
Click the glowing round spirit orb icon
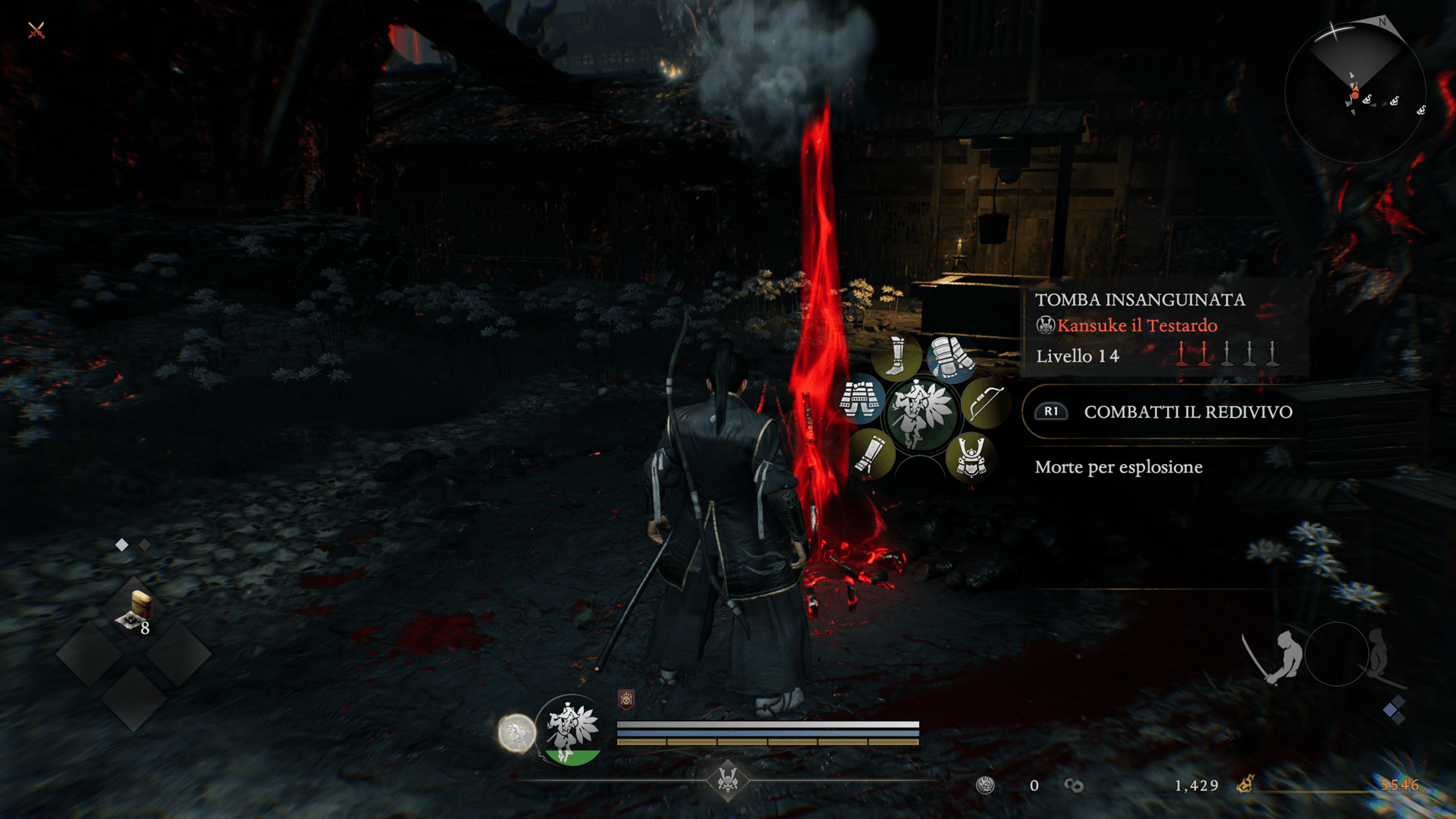[x=516, y=733]
